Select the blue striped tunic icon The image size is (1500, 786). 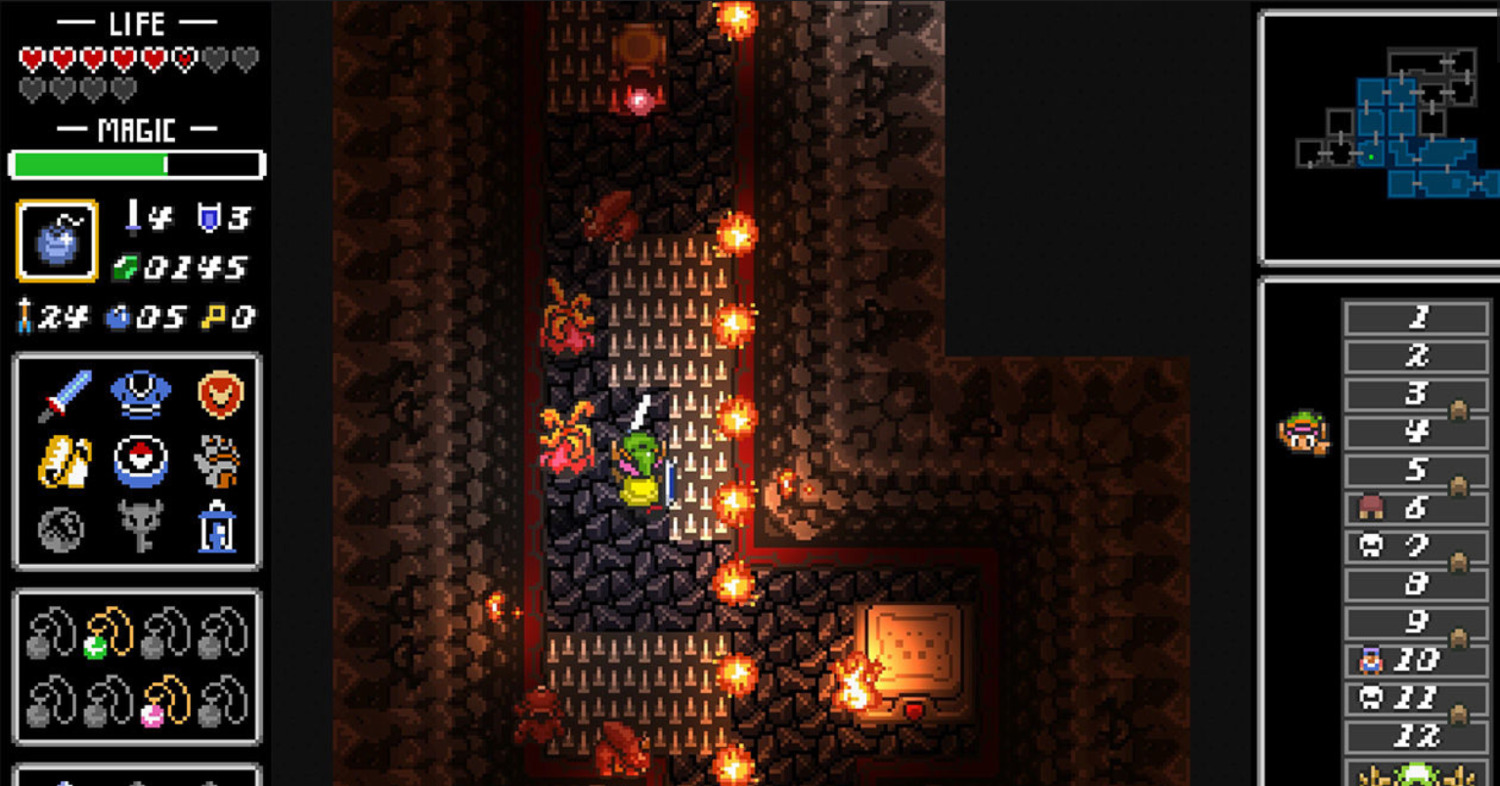coord(140,394)
